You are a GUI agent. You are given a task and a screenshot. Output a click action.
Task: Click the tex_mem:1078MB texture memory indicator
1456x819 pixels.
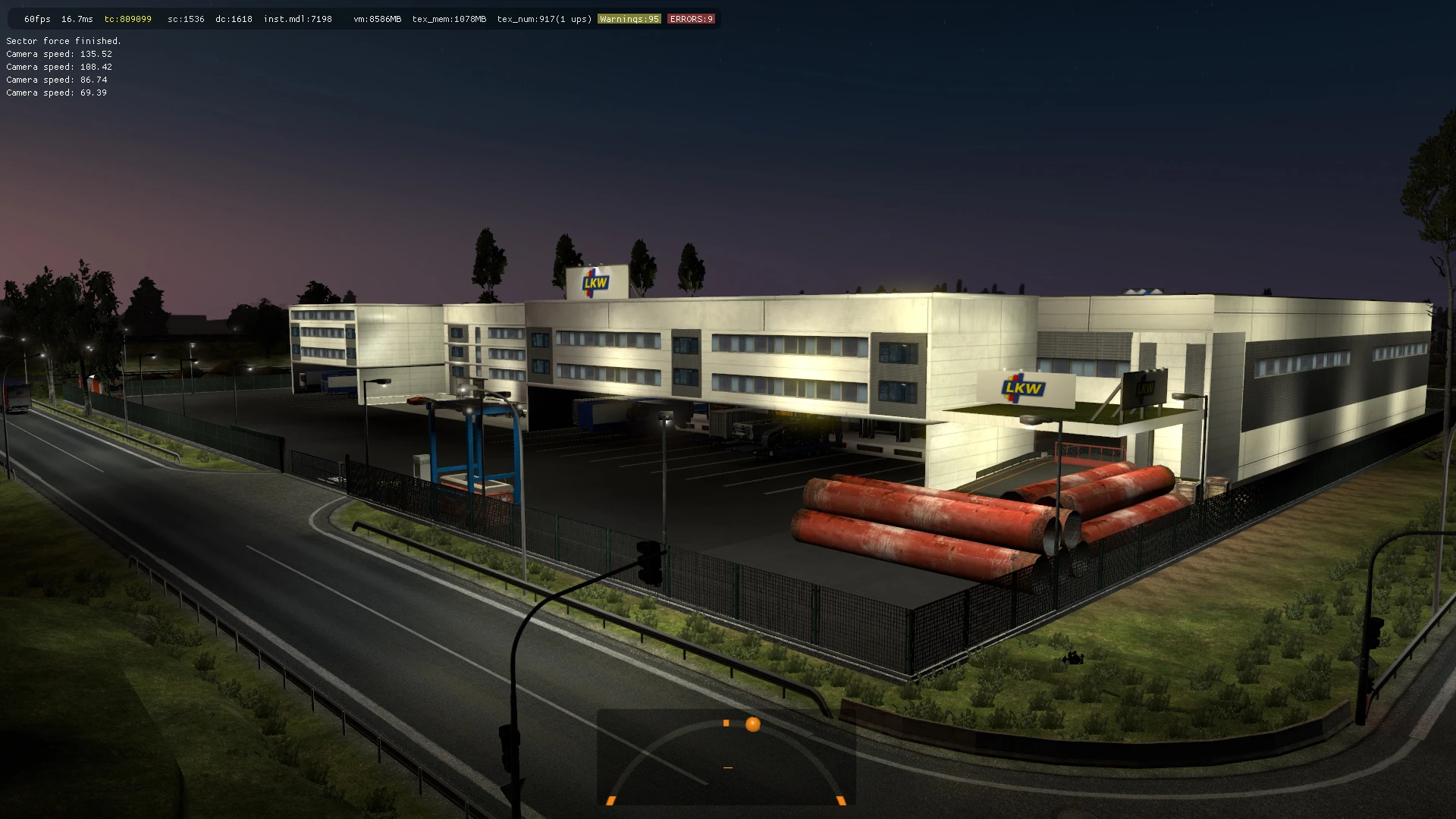[449, 18]
